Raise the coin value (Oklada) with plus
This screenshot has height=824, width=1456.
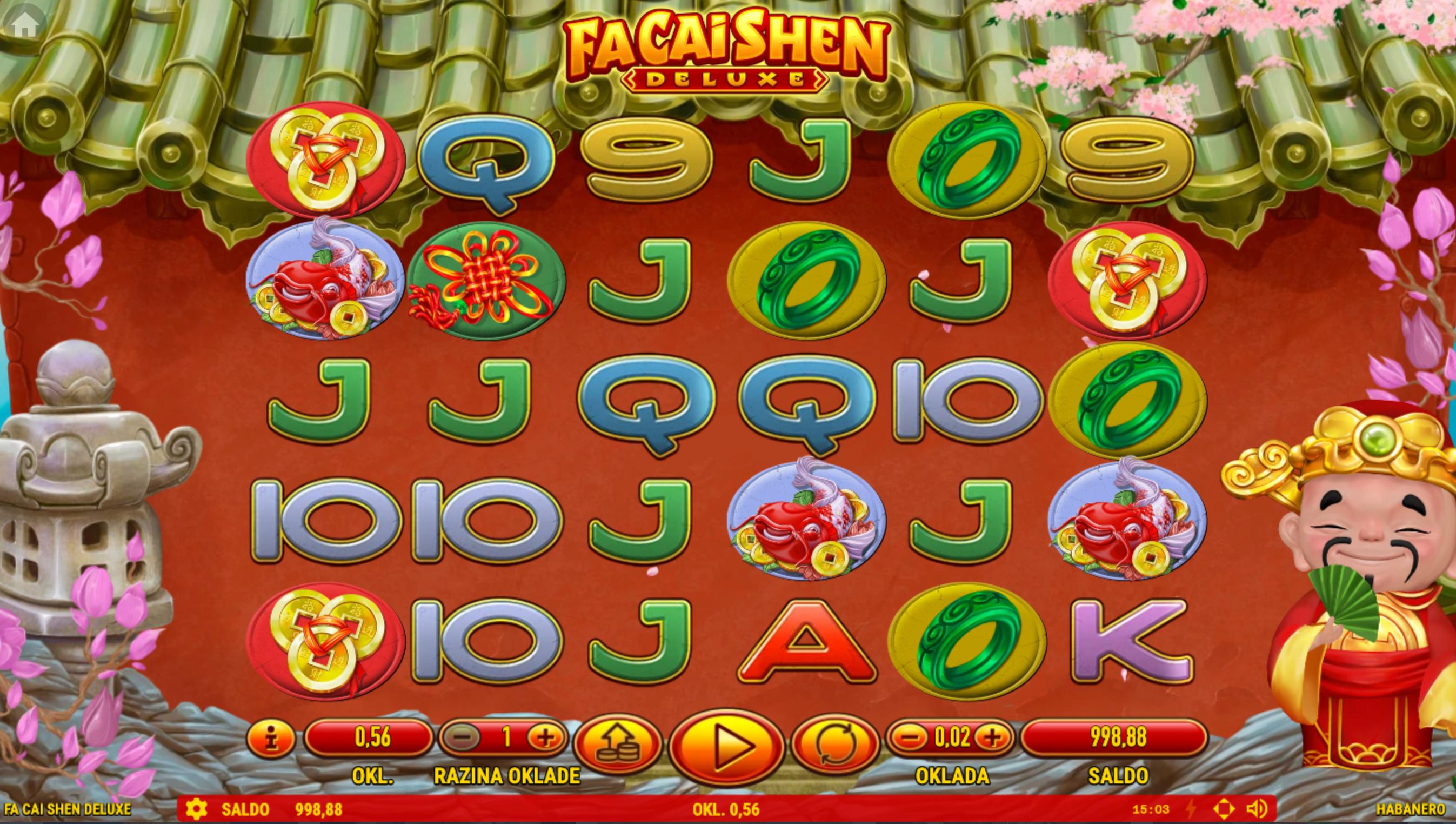993,737
